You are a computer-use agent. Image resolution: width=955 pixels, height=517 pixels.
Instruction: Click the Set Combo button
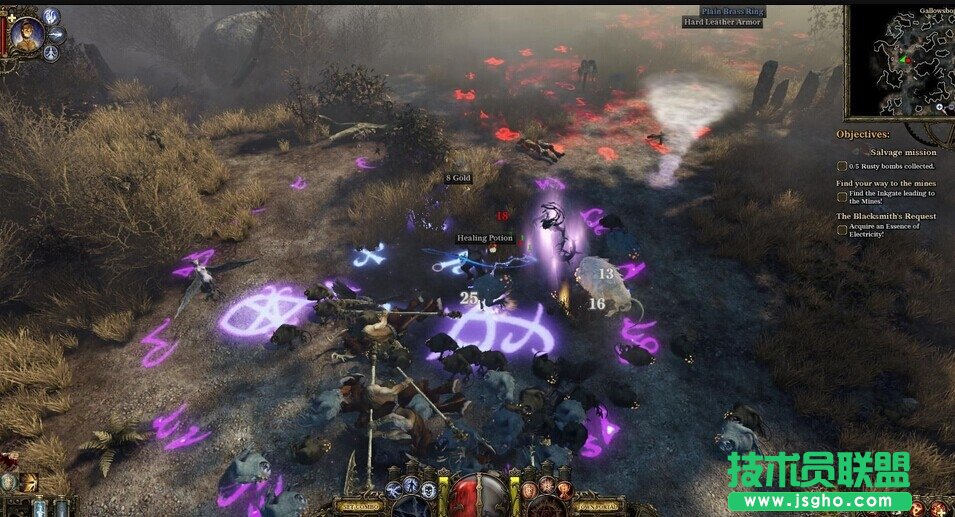point(362,505)
